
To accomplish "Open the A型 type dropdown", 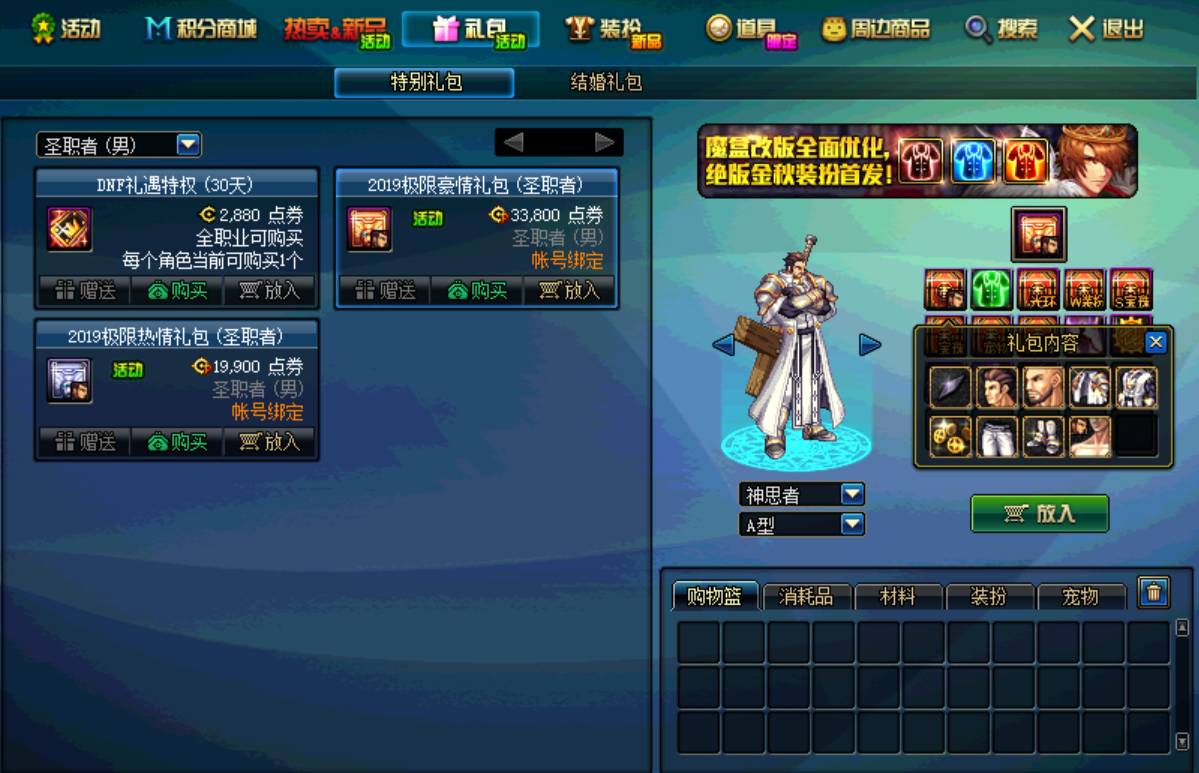I will [x=852, y=523].
